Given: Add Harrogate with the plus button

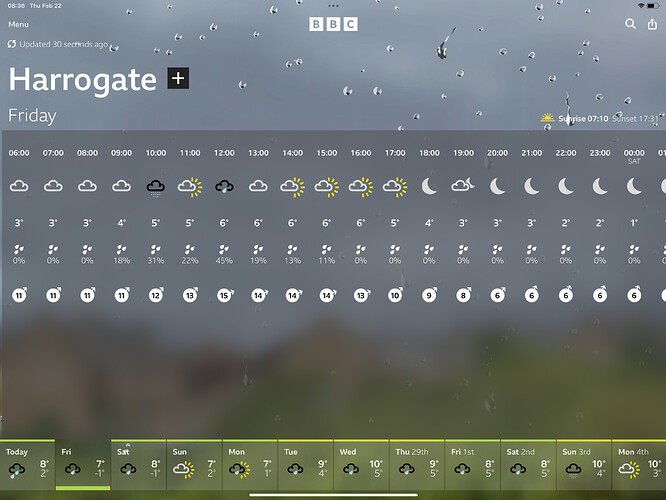Looking at the screenshot, I should click(178, 79).
